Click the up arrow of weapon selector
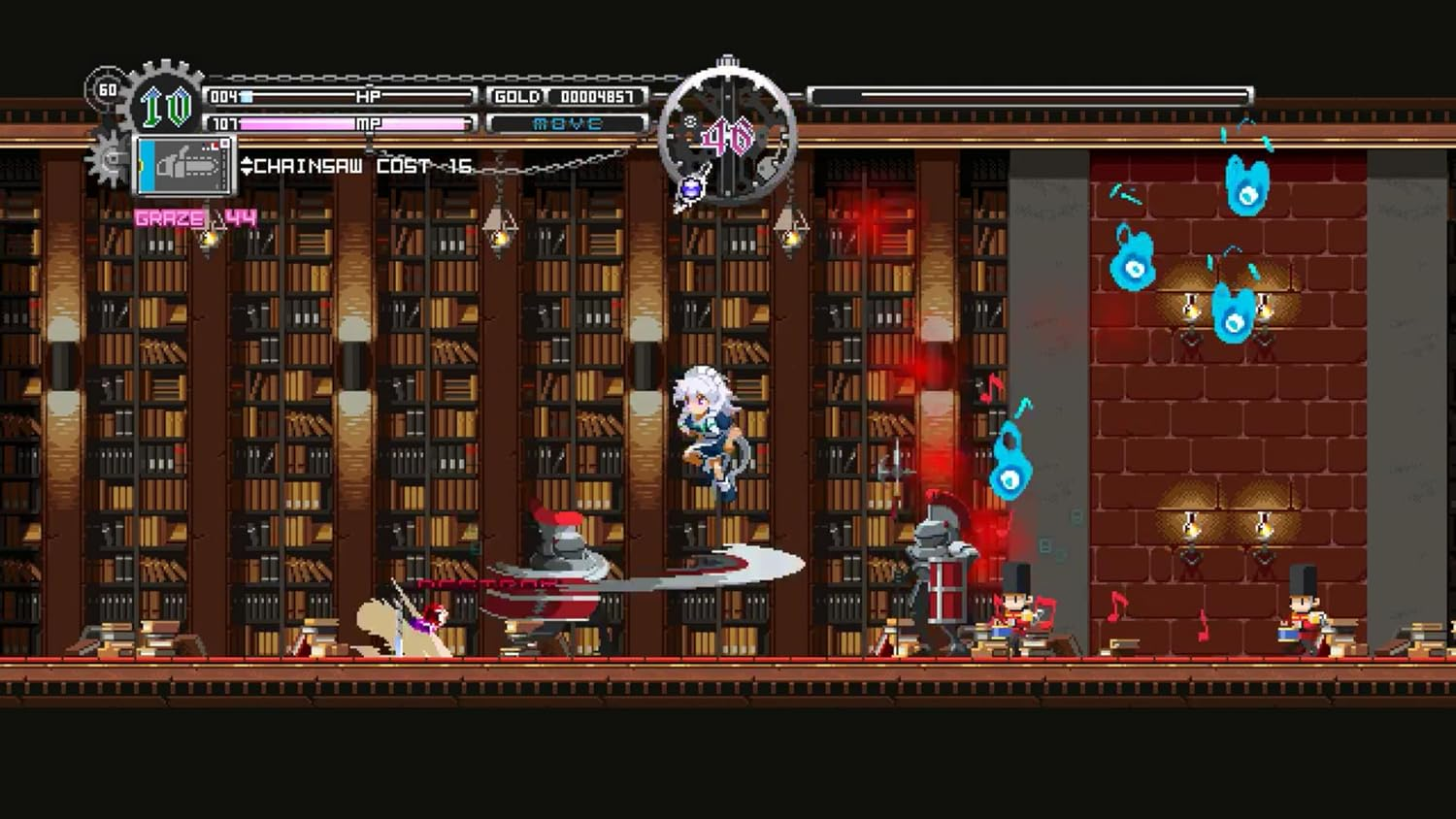 click(x=247, y=161)
